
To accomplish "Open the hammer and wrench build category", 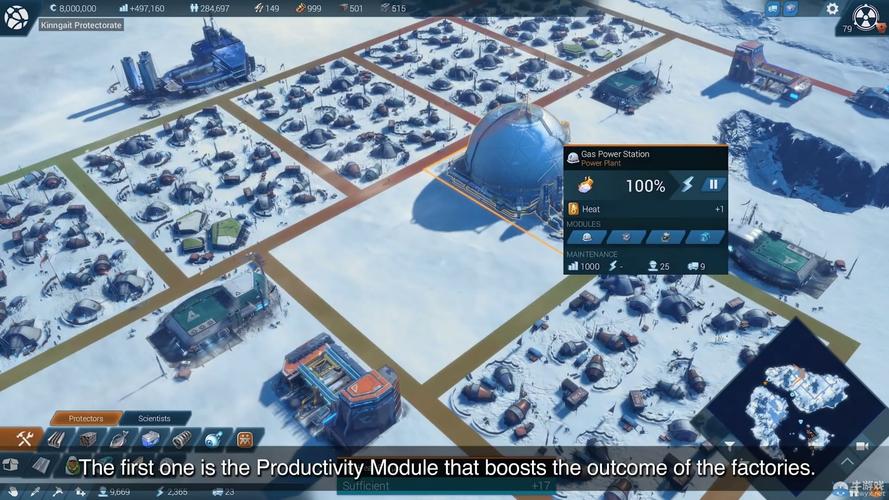I will click(x=25, y=438).
